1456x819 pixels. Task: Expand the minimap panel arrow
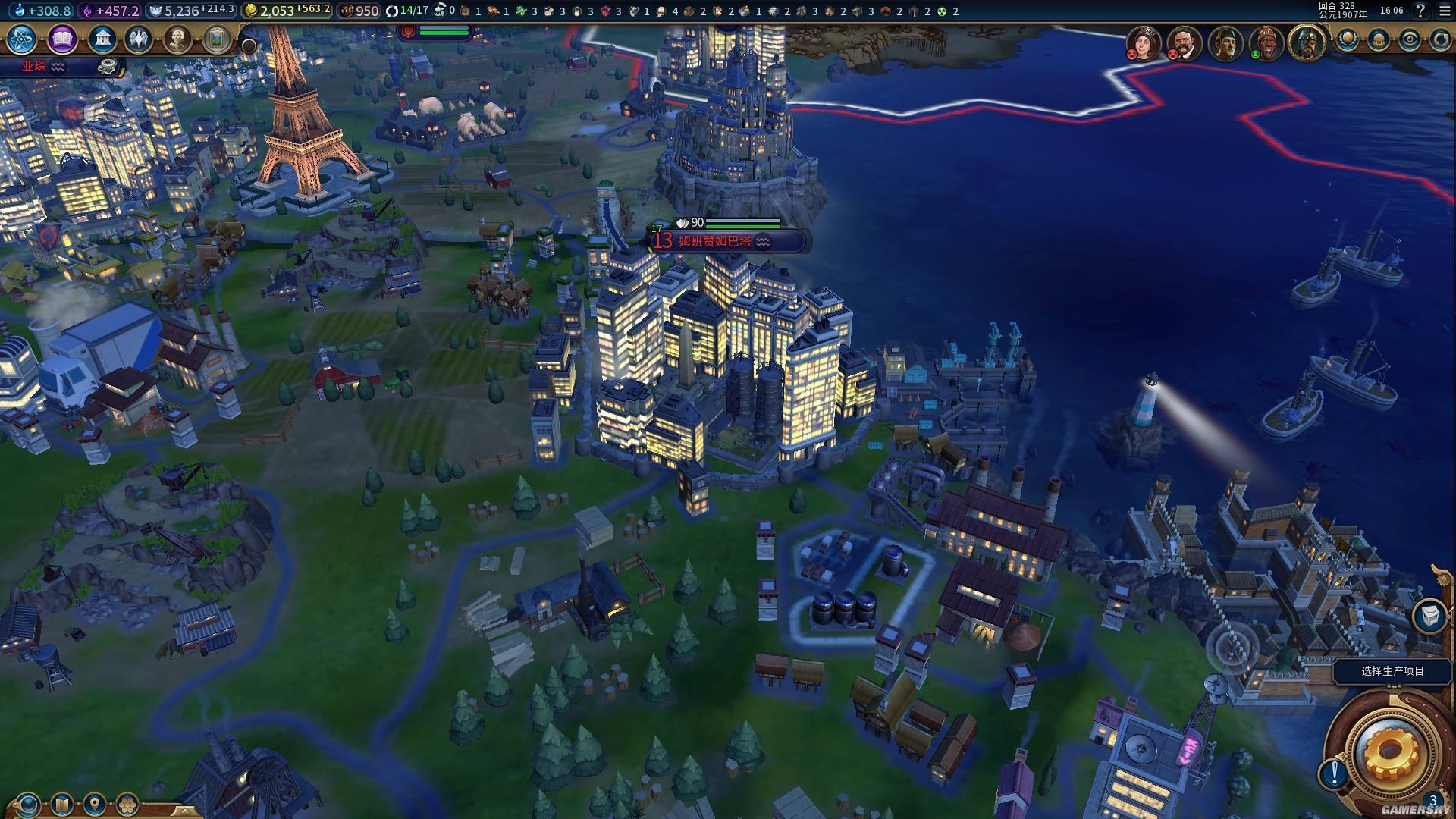pyautogui.click(x=184, y=811)
